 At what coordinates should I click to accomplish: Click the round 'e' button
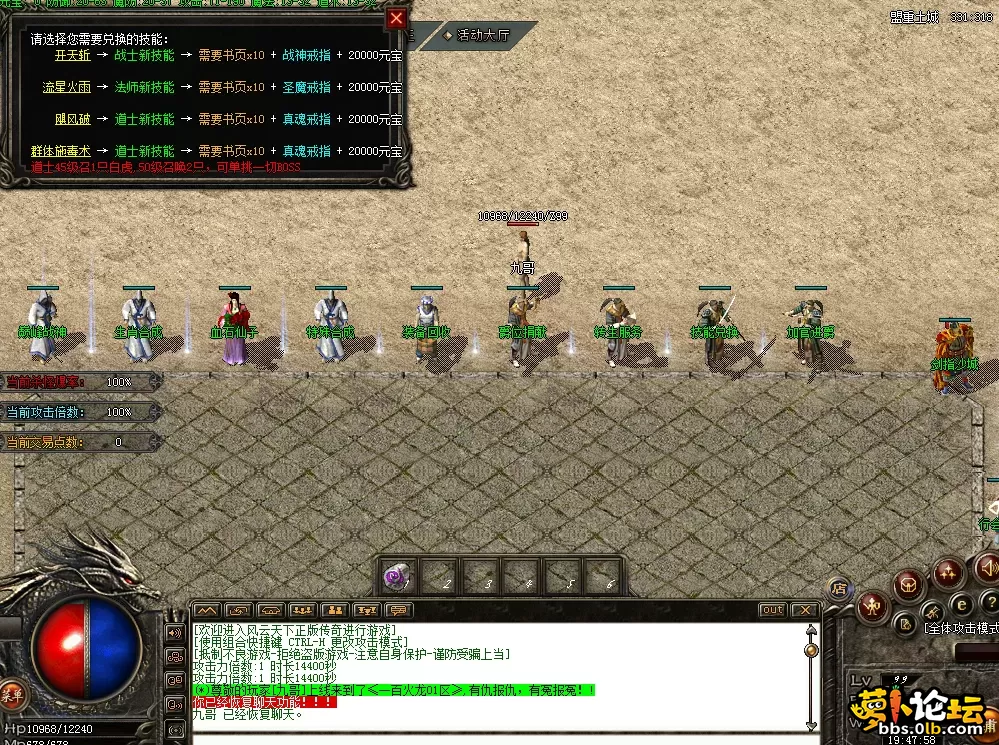961,603
